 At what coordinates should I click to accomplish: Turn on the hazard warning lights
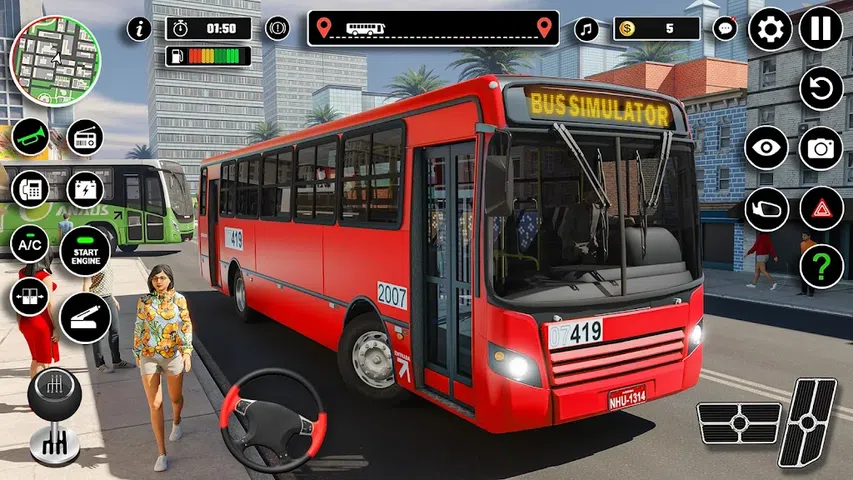pyautogui.click(x=821, y=208)
